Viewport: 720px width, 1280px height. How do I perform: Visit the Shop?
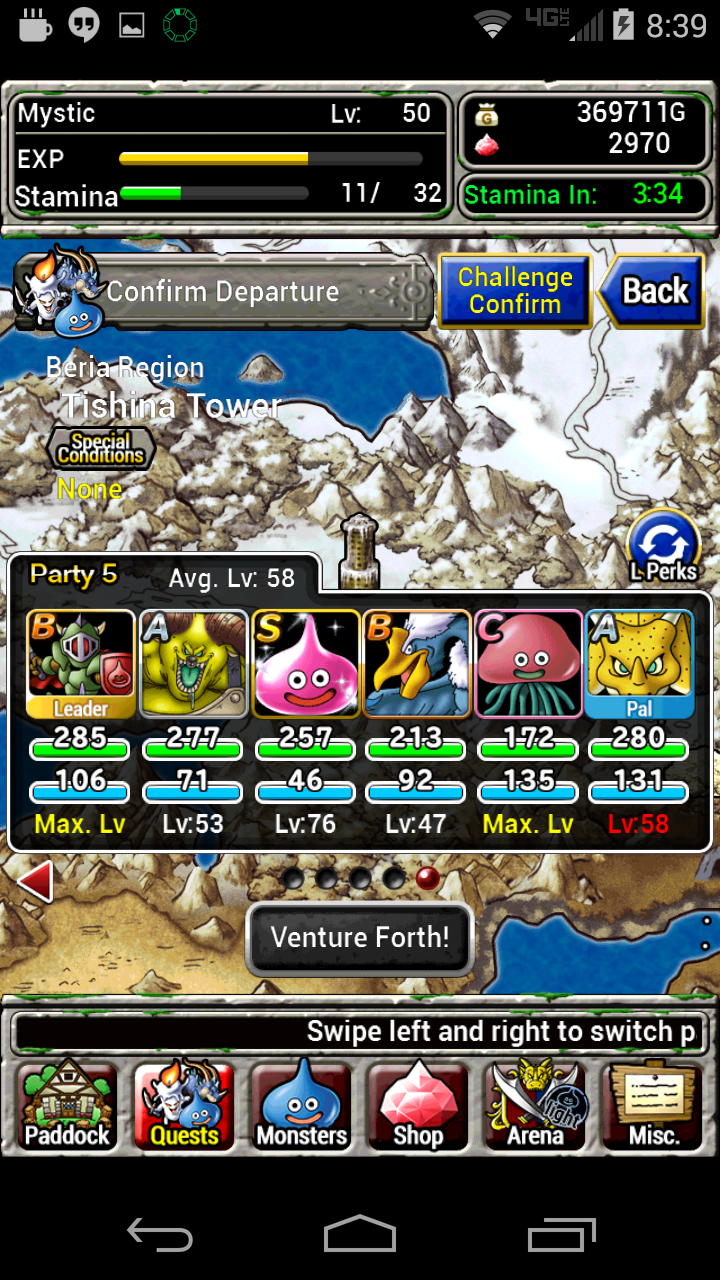418,1106
